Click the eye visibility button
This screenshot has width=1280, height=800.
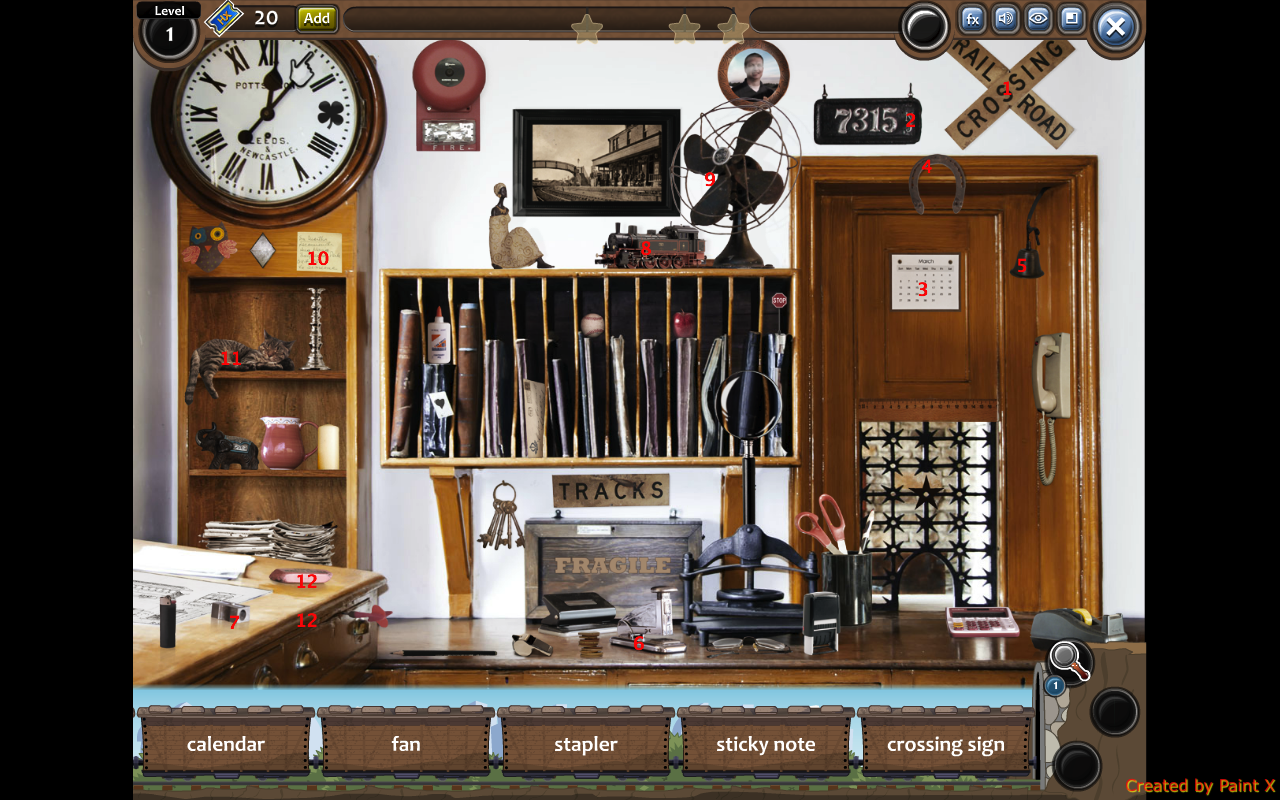coord(1038,19)
